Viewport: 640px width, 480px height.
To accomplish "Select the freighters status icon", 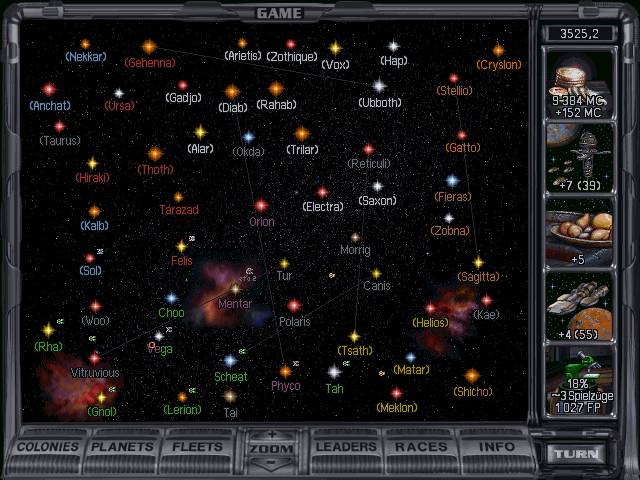I will (x=588, y=307).
